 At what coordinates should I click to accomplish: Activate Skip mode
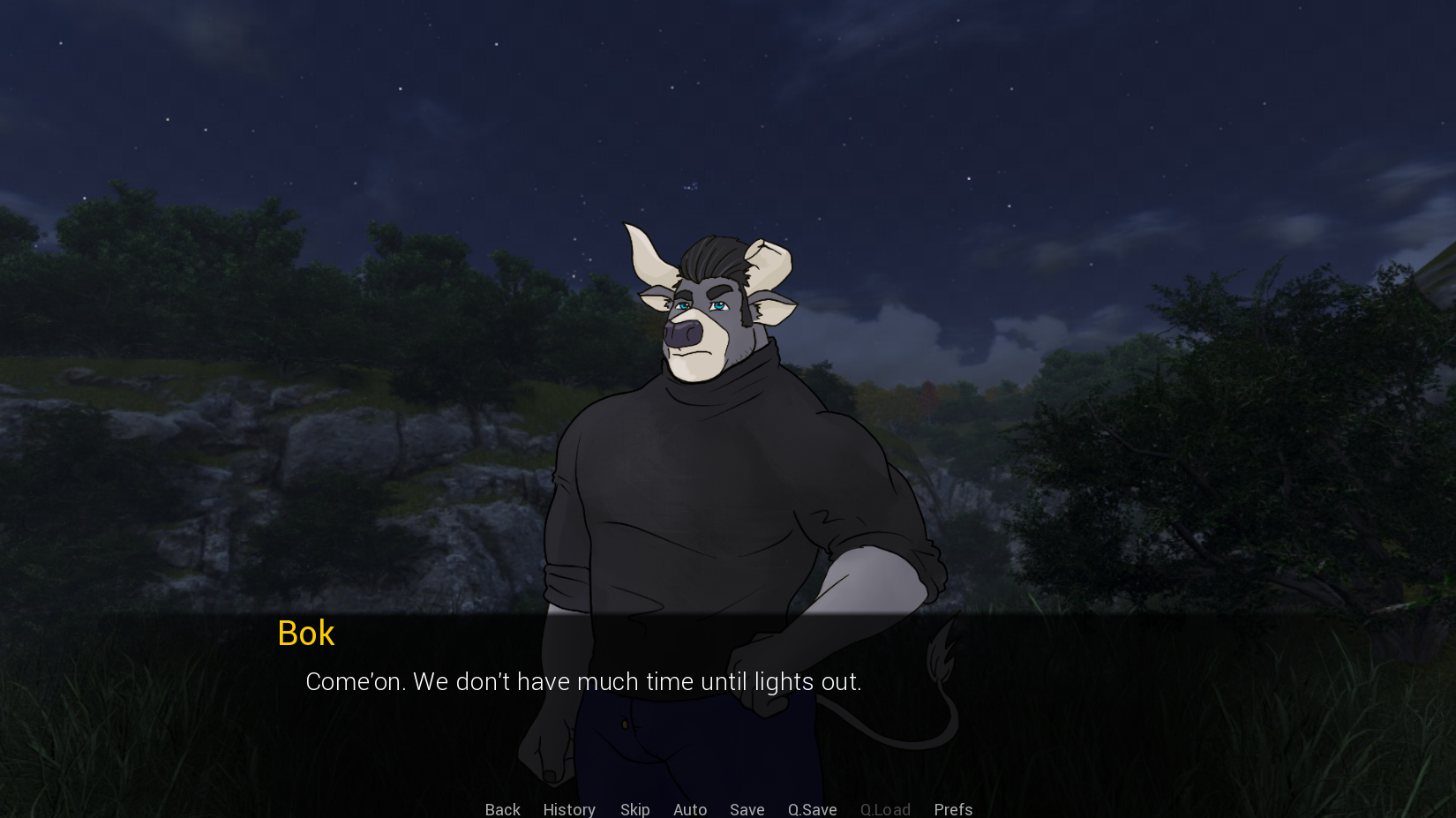tap(634, 809)
